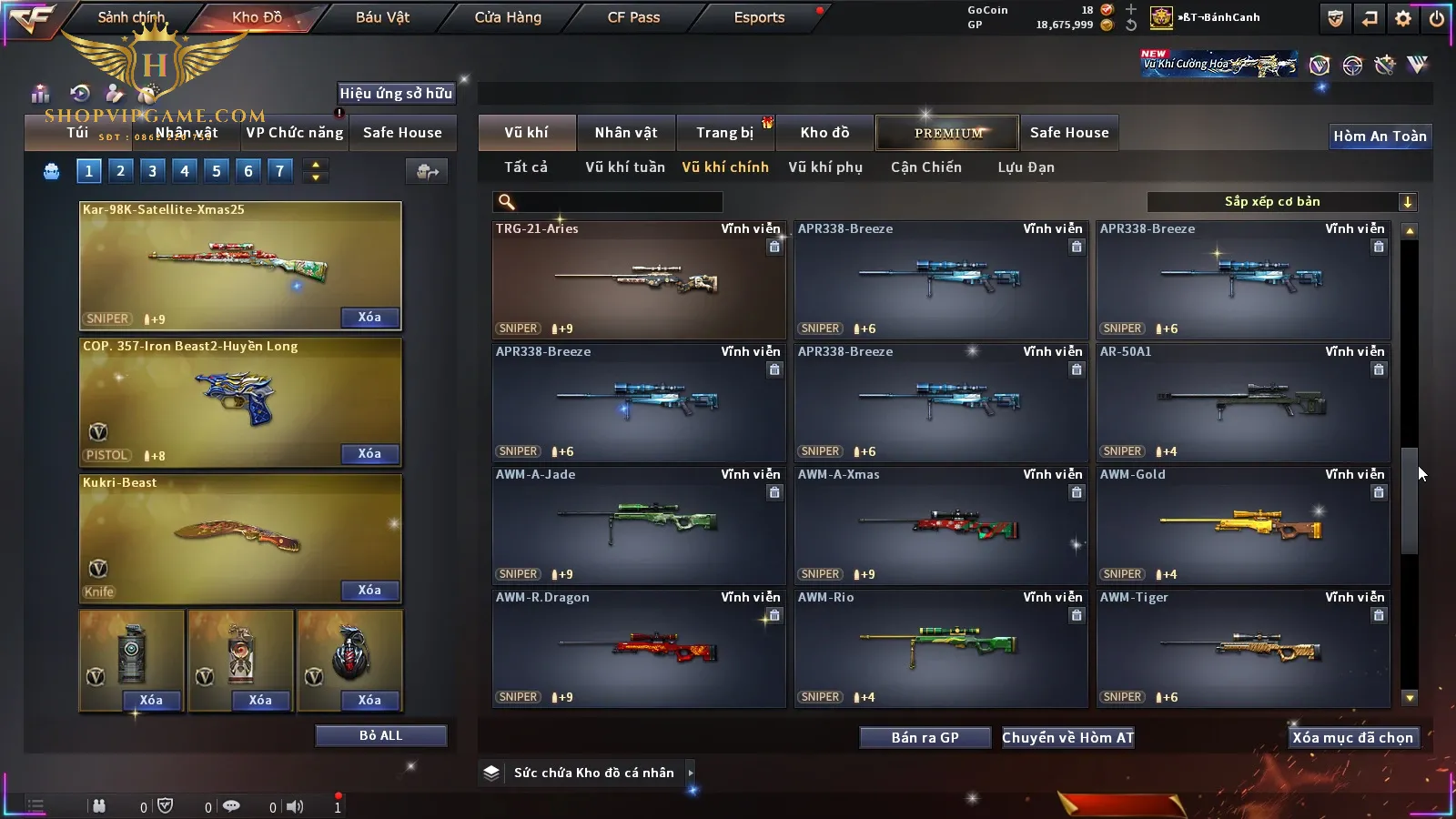Viewport: 1456px width, 819px height.
Task: Switch to bag slot number 3
Action: click(x=152, y=170)
